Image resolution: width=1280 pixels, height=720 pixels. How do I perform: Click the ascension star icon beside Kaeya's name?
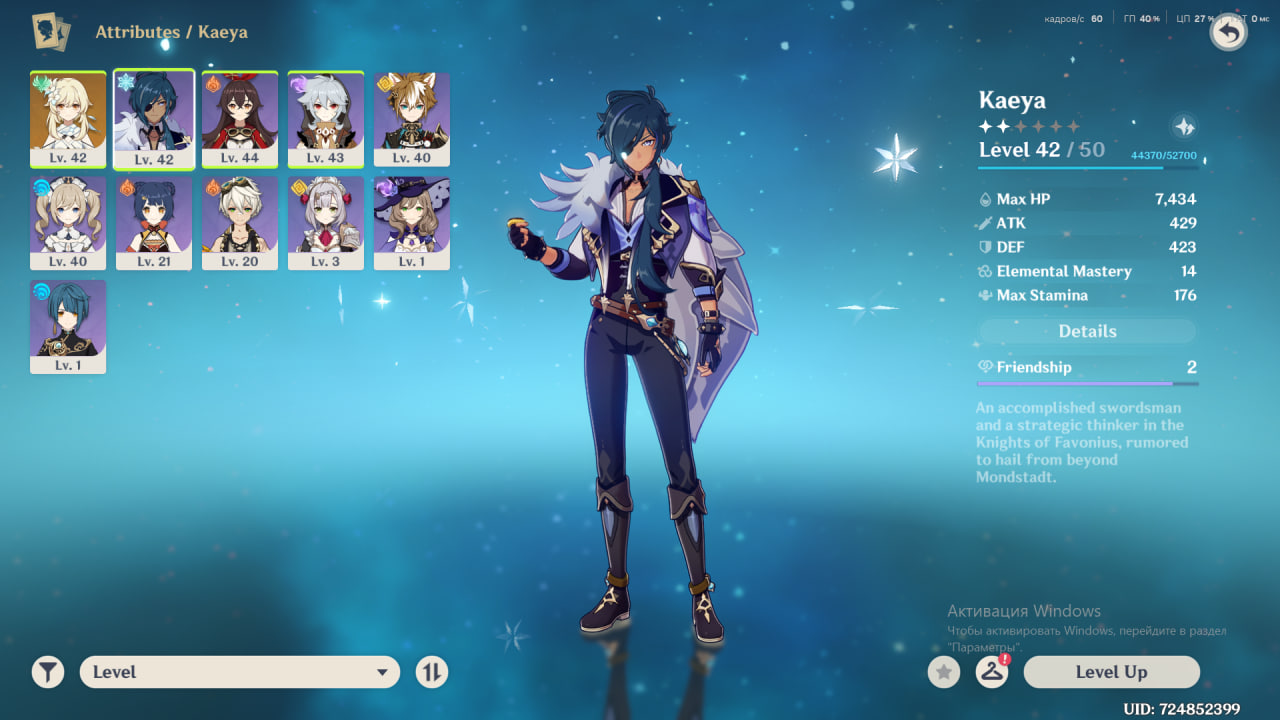coord(1184,127)
